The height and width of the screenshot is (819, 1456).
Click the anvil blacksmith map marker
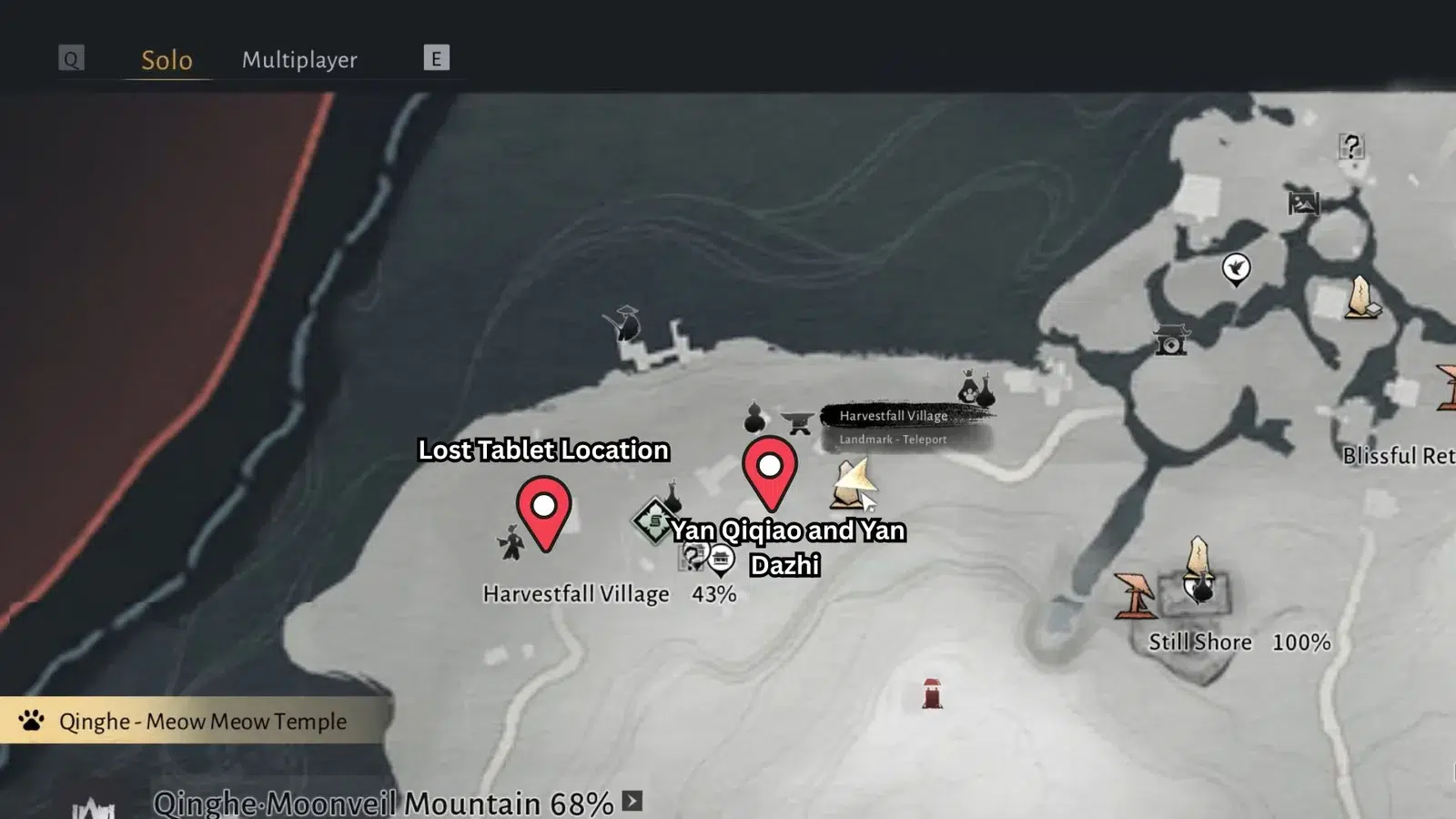798,422
